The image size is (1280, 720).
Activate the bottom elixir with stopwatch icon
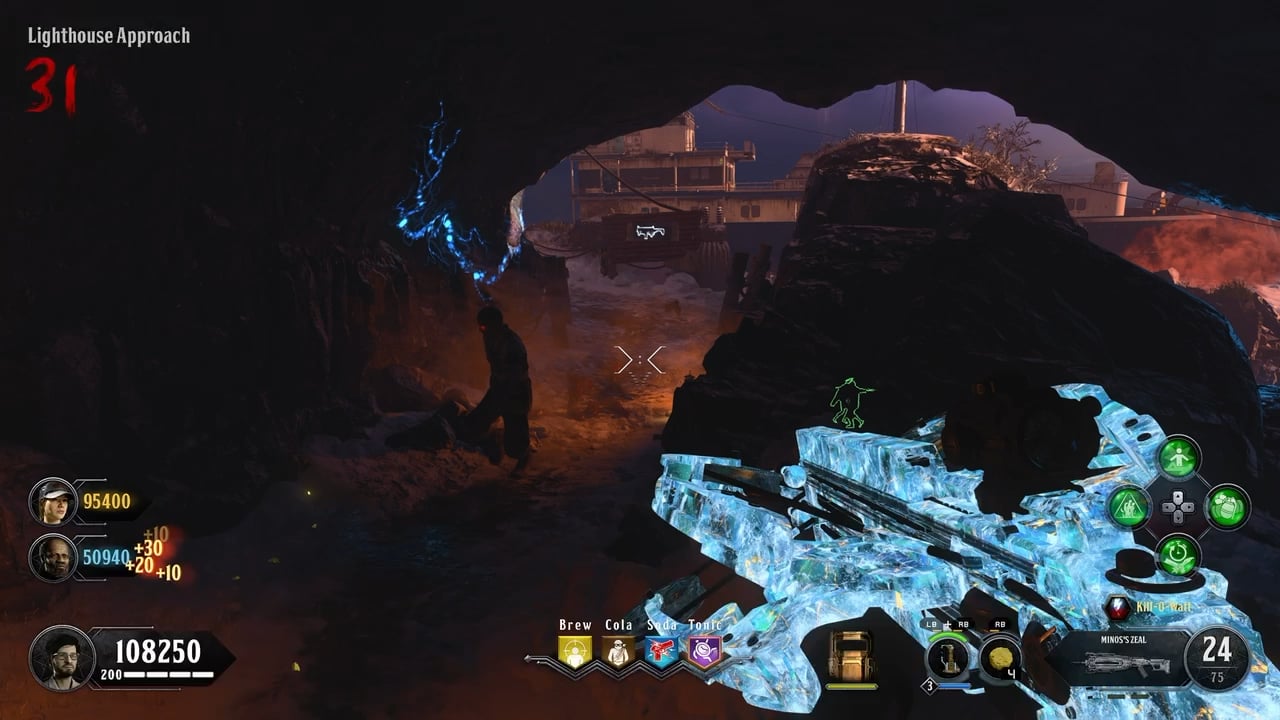(1178, 555)
